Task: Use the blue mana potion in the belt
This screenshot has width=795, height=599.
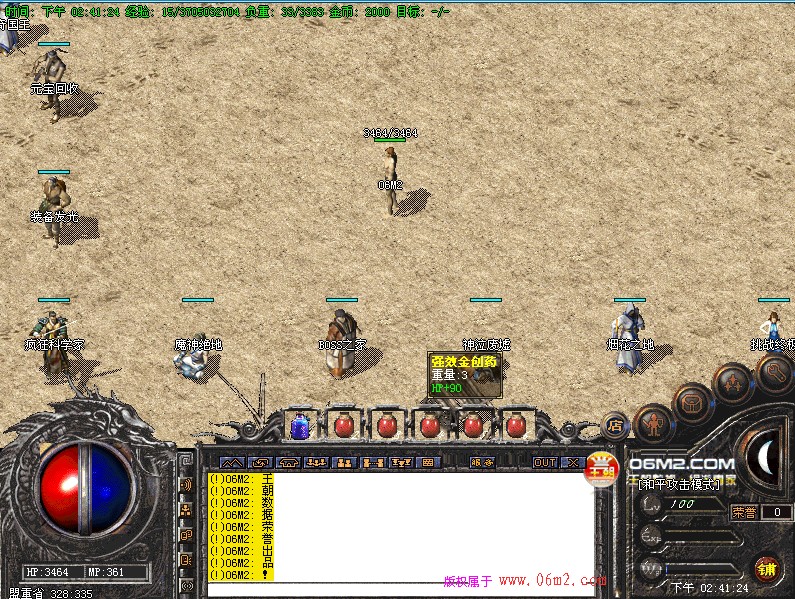Action: (x=299, y=426)
